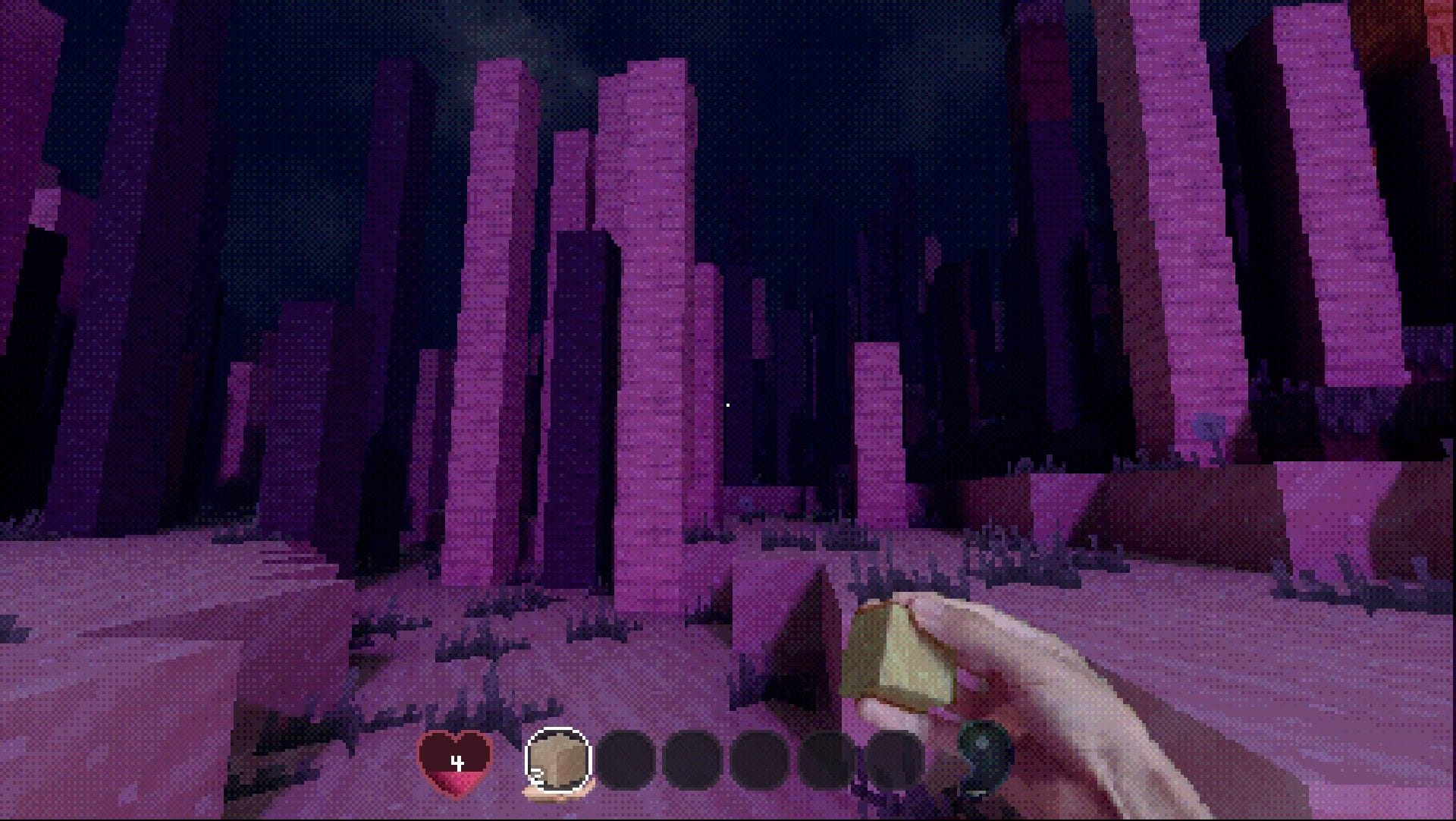This screenshot has height=821, width=1456.
Task: Click the health number 4 inside the heart
Action: tap(457, 760)
